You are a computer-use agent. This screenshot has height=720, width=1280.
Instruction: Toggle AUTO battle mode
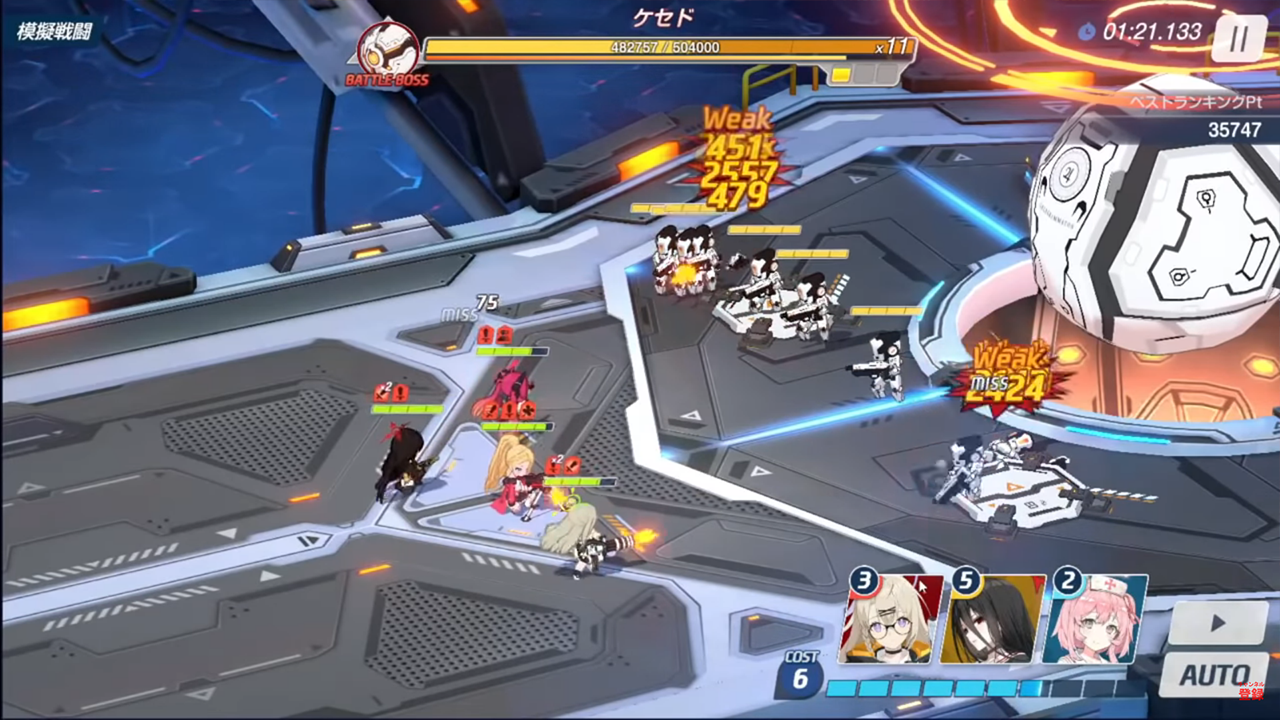[1214, 674]
